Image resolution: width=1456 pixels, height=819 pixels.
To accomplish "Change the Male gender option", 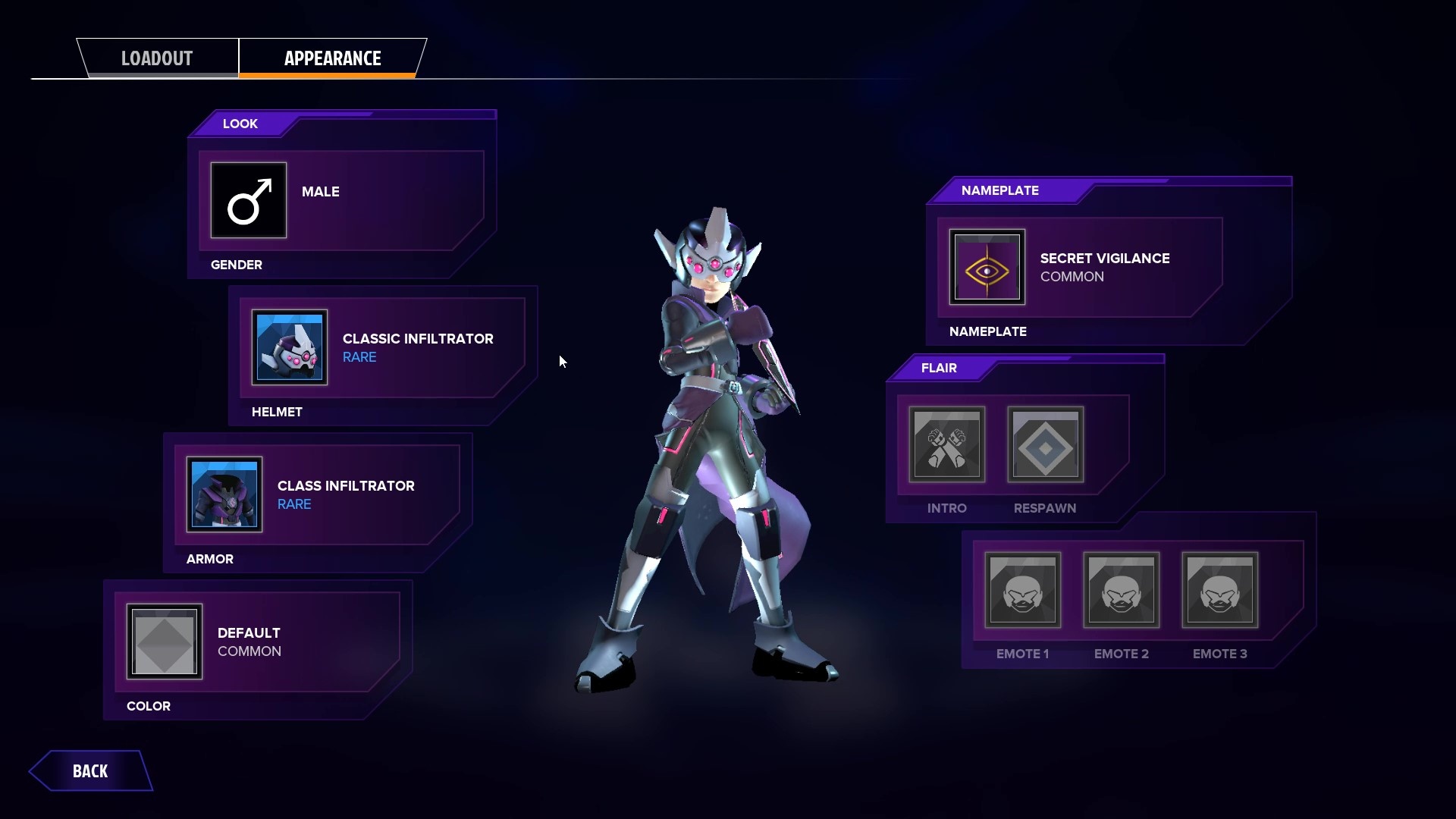I will (249, 200).
